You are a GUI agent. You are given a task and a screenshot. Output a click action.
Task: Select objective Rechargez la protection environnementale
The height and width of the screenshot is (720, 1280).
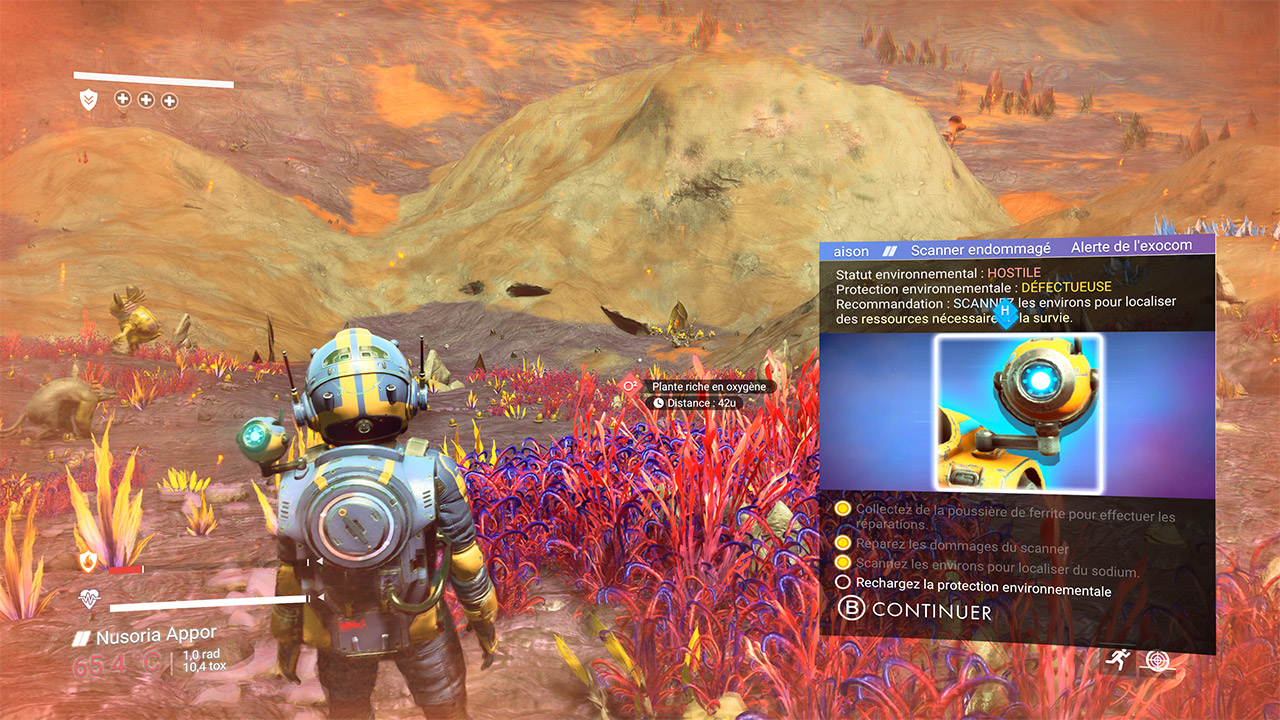click(x=982, y=591)
